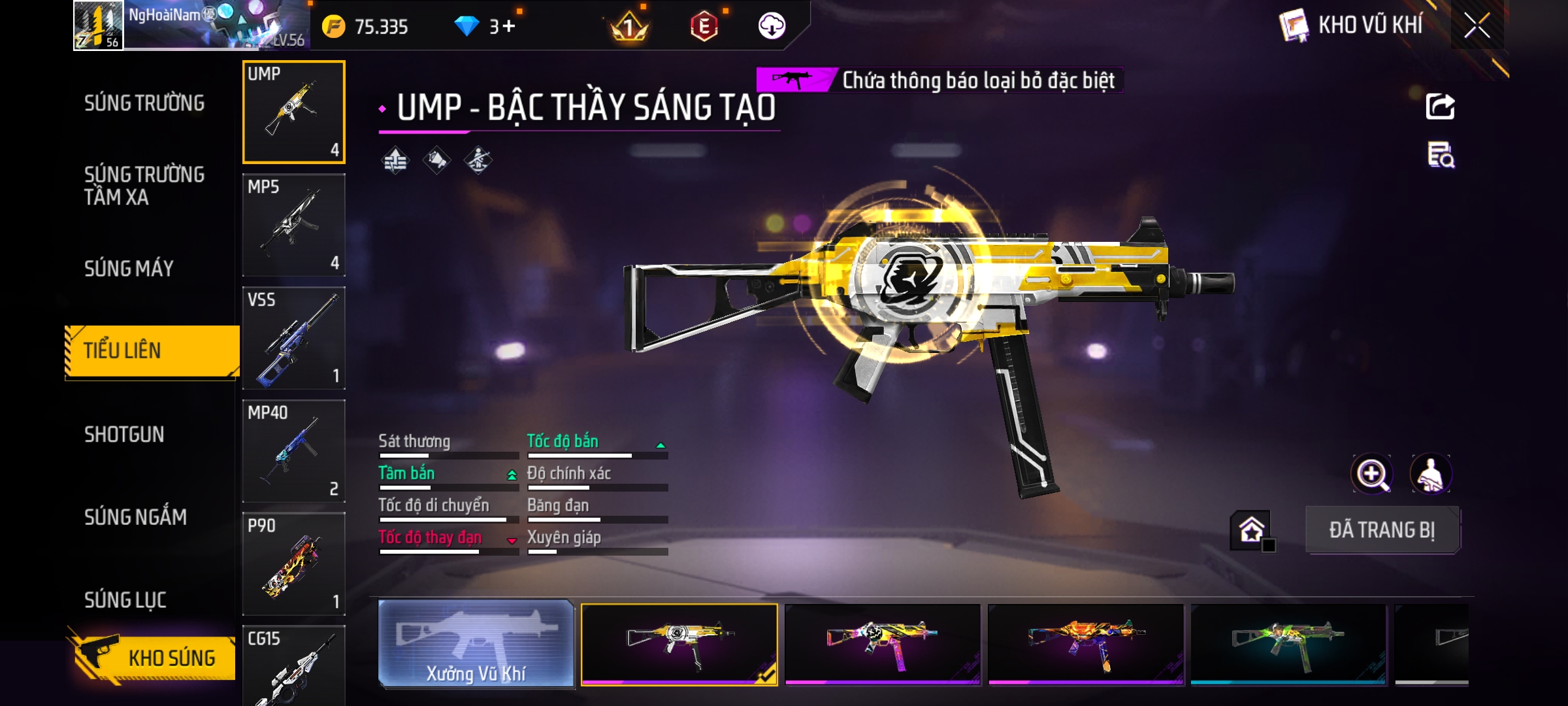This screenshot has height=706, width=1568.
Task: Switch to the SÚNG TRƯỜNG category
Action: coord(144,103)
